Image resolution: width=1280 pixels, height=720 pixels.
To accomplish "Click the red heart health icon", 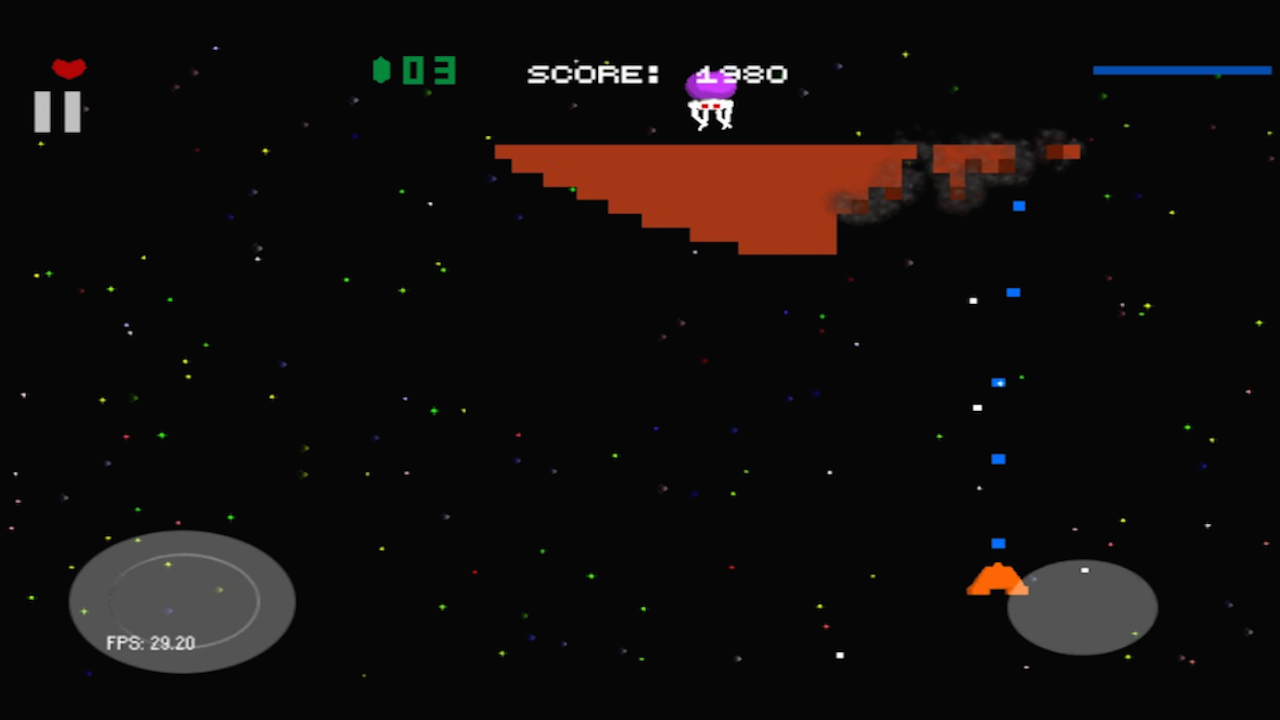I will click(x=67, y=67).
